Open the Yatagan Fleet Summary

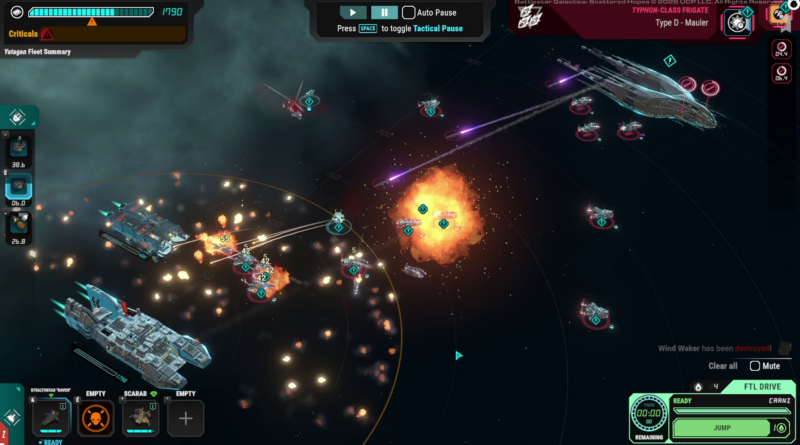(x=37, y=51)
